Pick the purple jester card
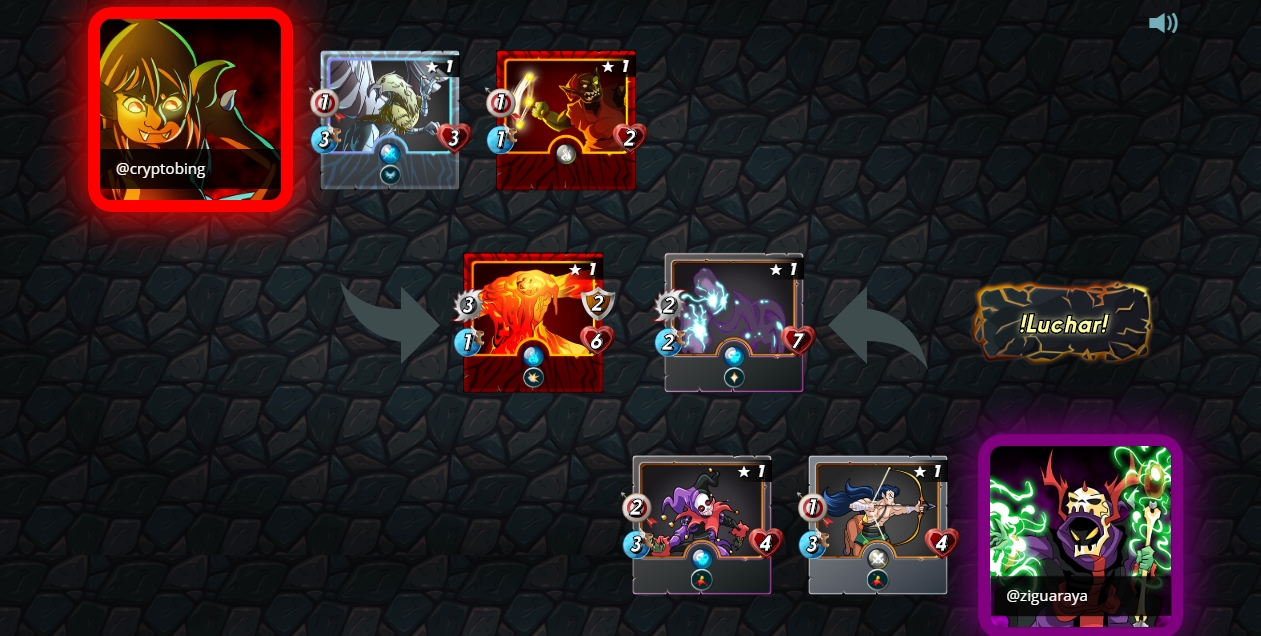 coord(702,524)
